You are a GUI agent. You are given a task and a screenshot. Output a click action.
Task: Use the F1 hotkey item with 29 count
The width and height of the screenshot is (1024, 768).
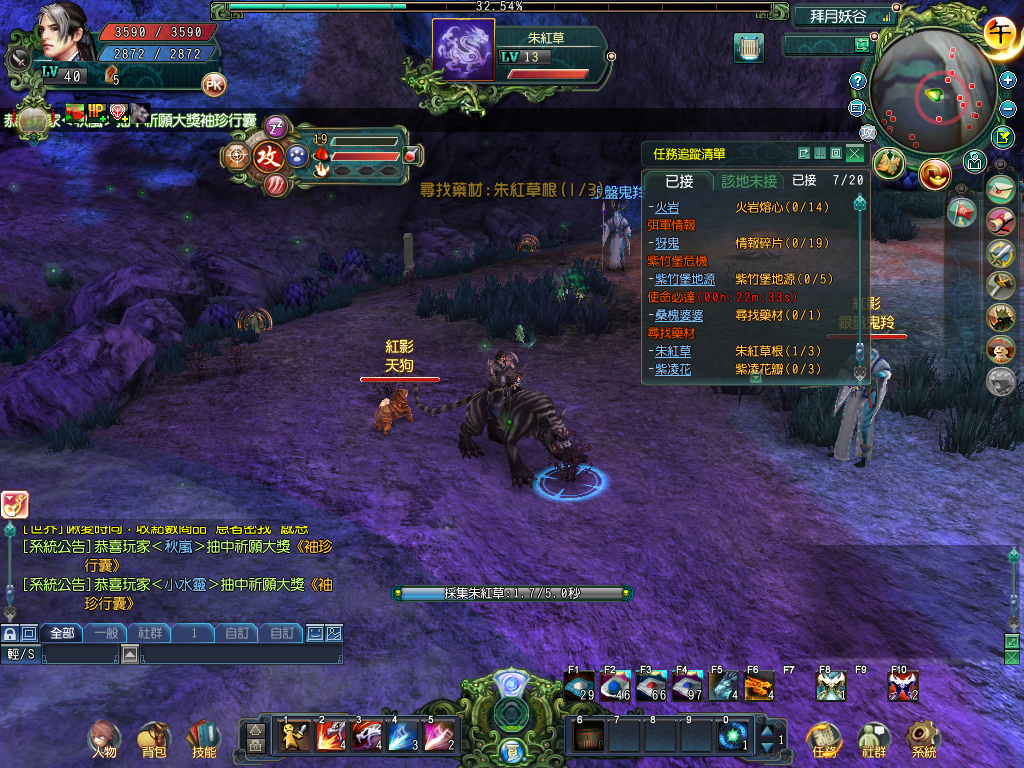tap(579, 685)
